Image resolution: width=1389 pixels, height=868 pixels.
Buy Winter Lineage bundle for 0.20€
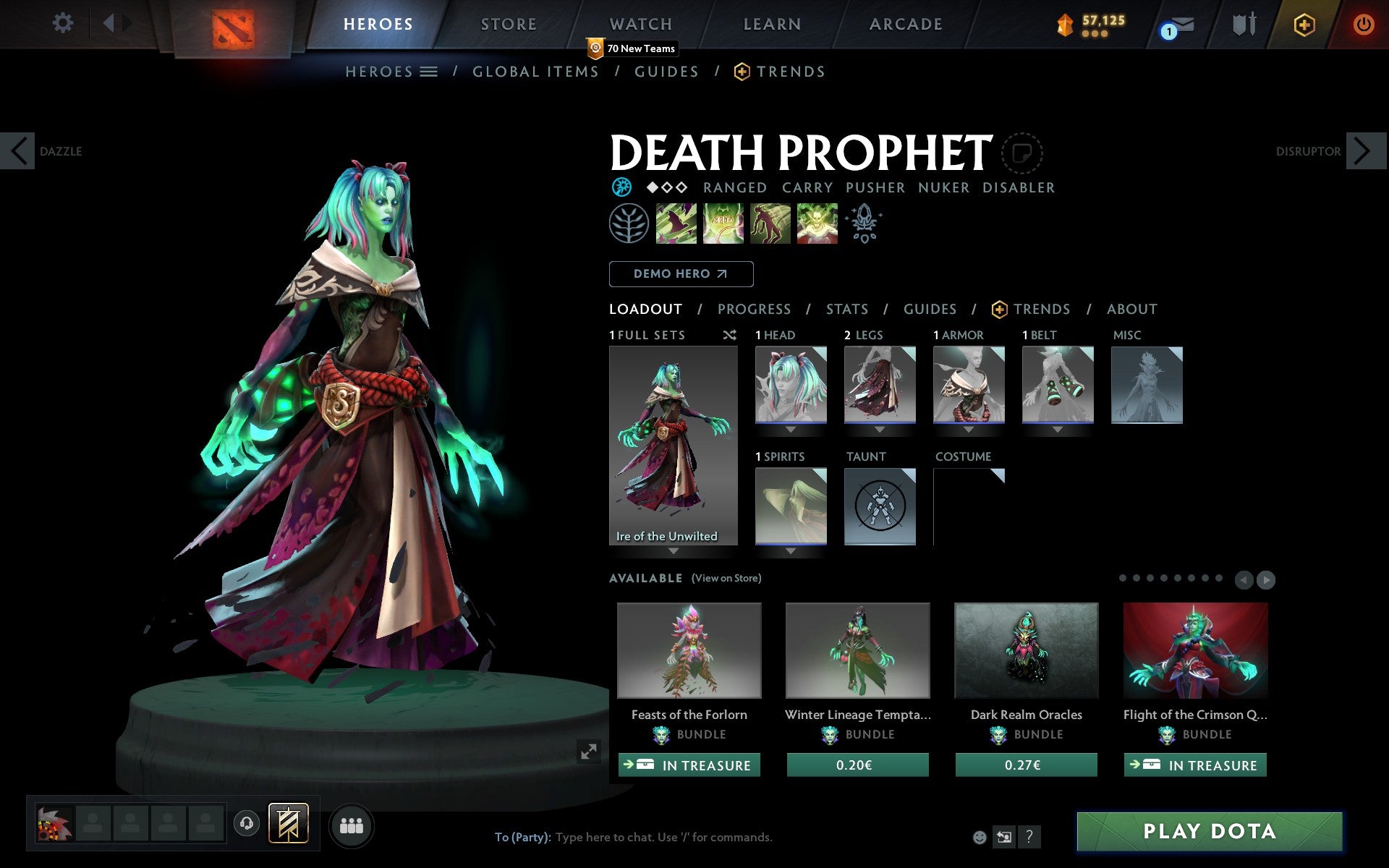857,765
